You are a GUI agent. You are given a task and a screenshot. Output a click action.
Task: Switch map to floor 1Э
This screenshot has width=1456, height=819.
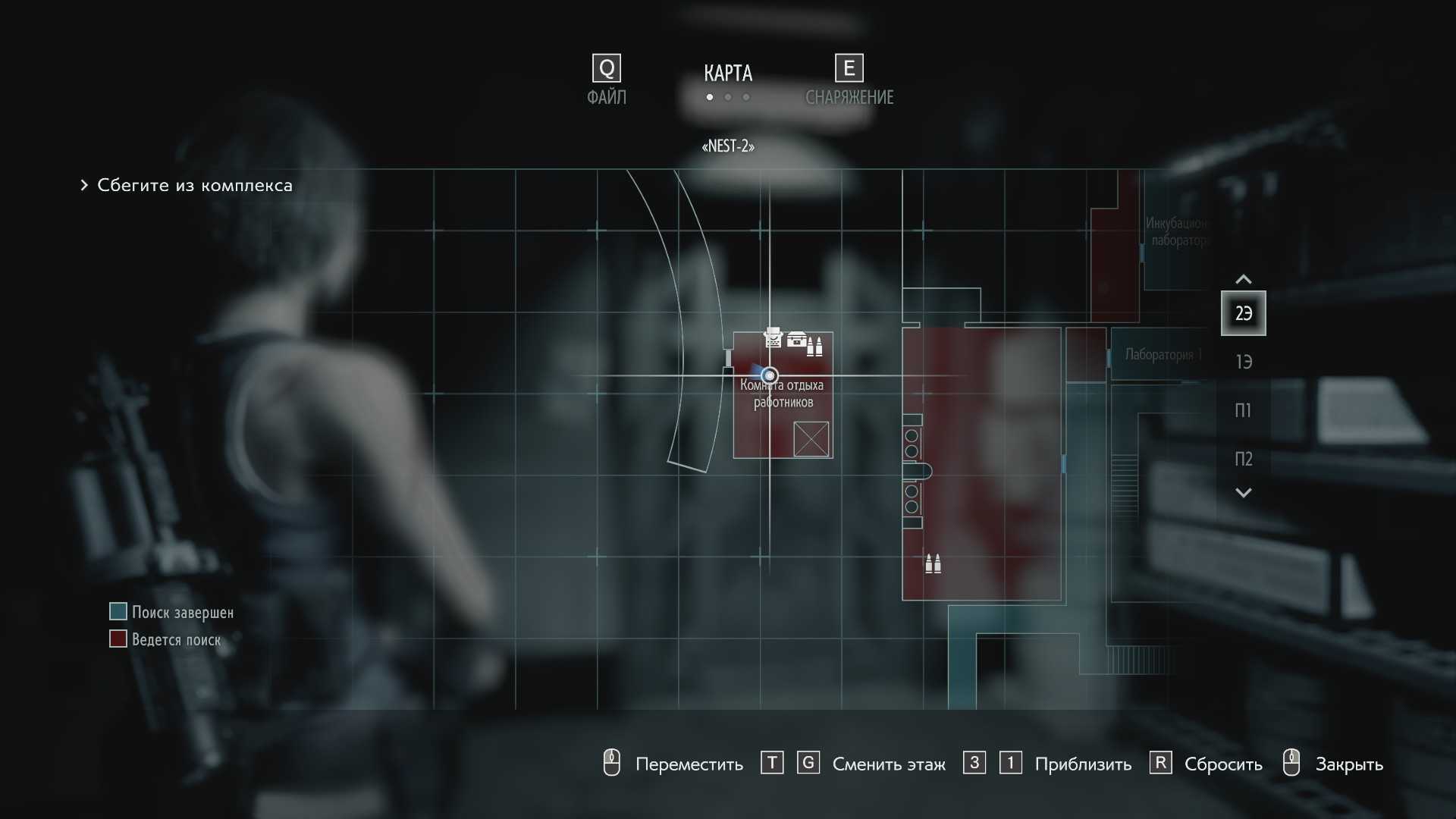1243,362
